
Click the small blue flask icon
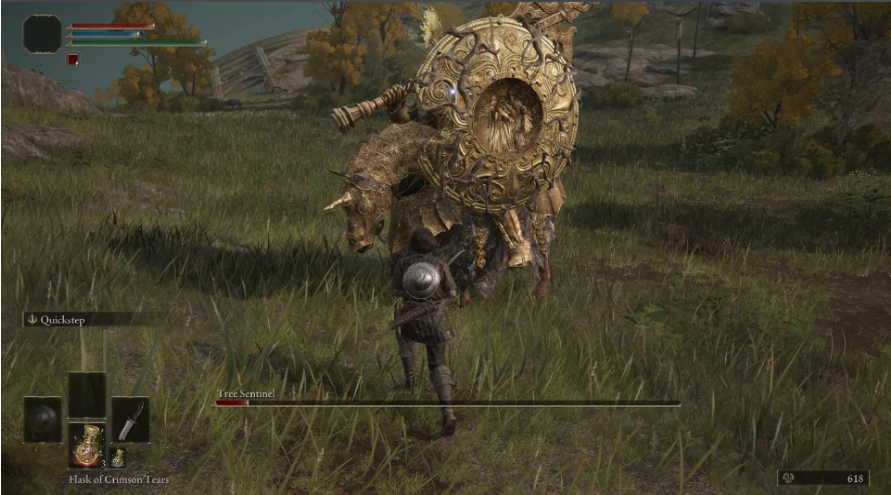click(117, 457)
